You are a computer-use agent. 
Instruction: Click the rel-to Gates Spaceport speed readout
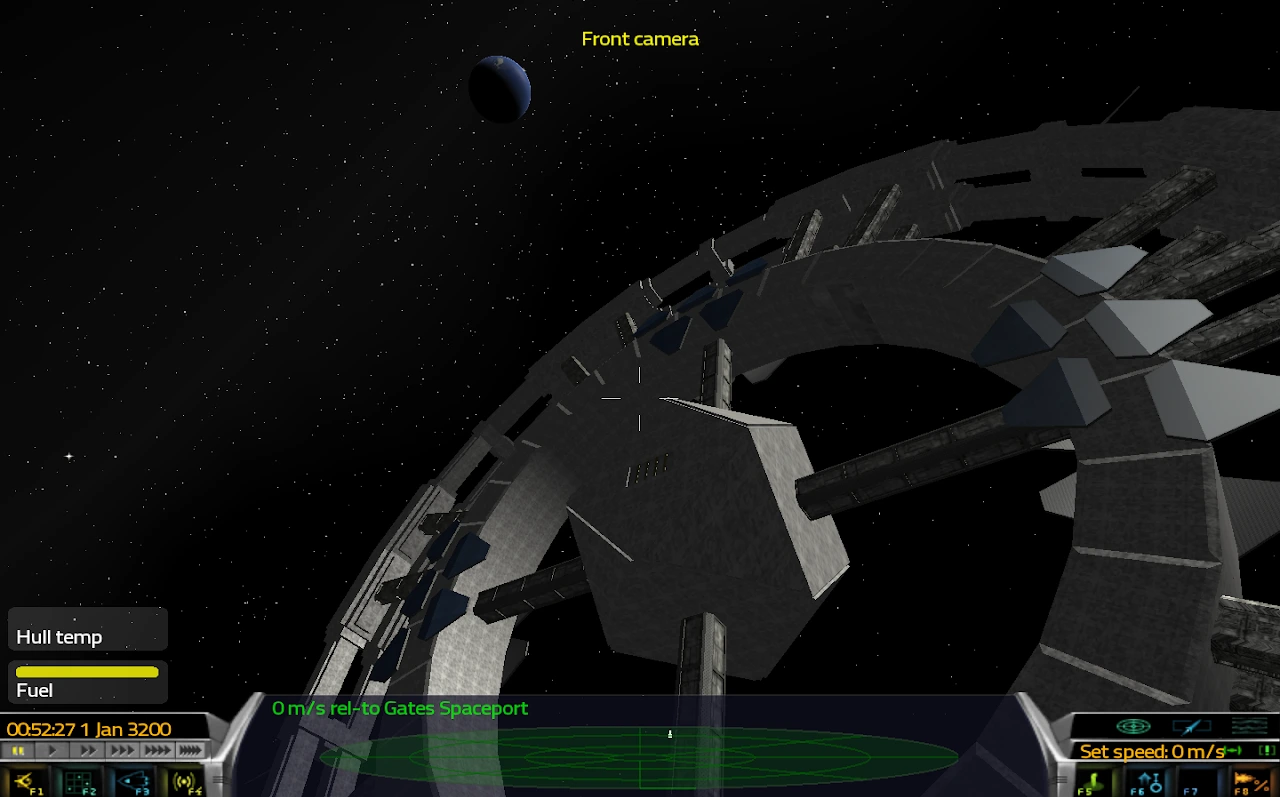pyautogui.click(x=399, y=708)
